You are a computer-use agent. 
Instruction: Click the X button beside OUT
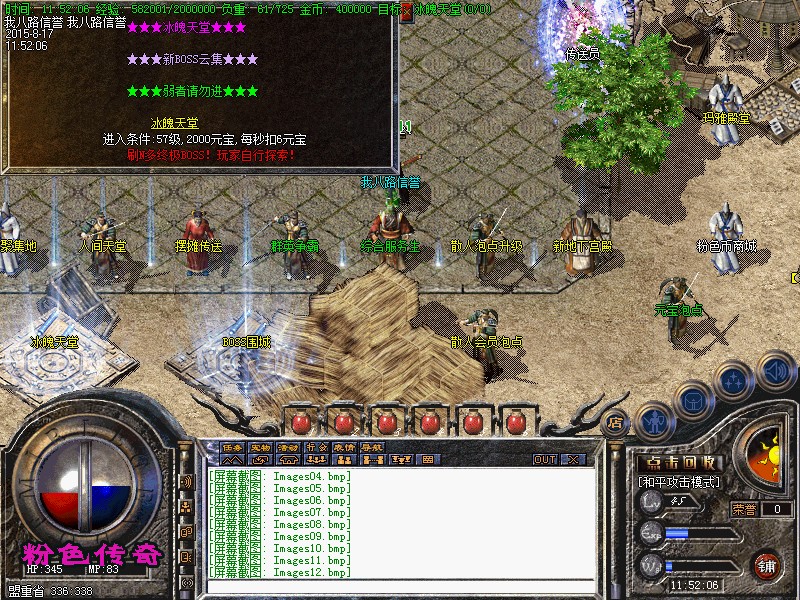[x=574, y=460]
